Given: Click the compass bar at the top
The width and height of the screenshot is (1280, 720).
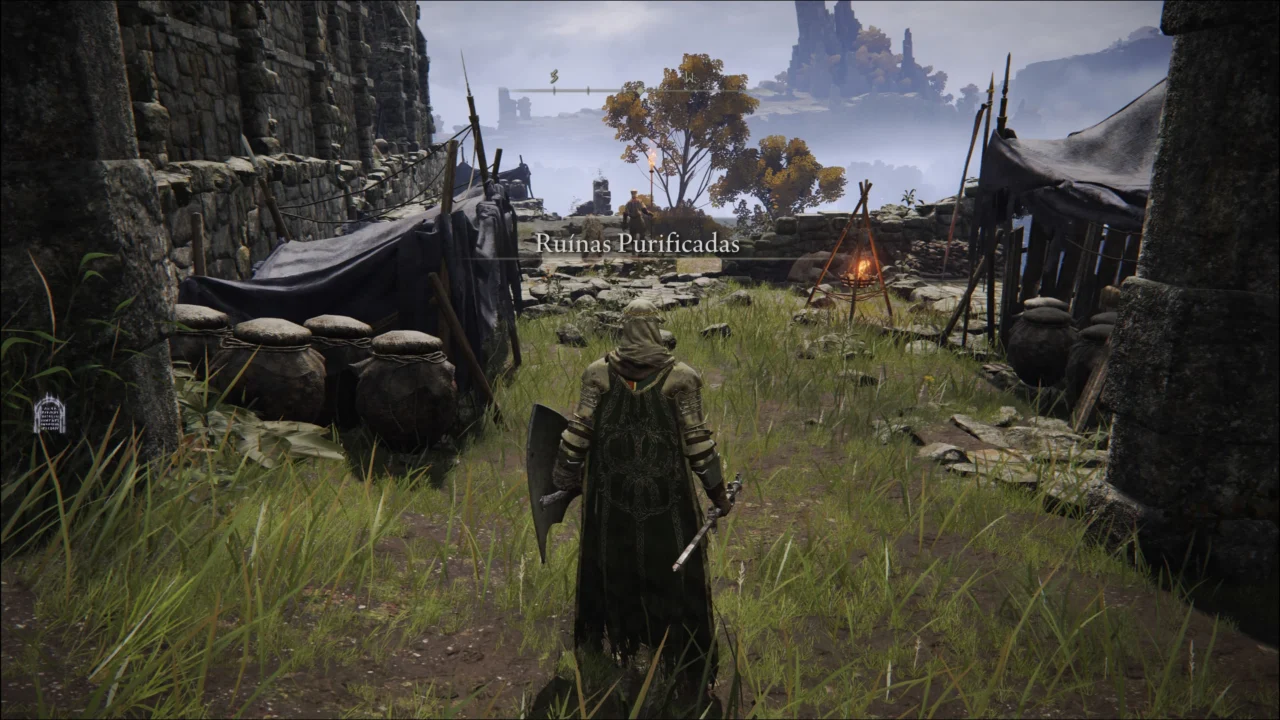Looking at the screenshot, I should point(640,91).
